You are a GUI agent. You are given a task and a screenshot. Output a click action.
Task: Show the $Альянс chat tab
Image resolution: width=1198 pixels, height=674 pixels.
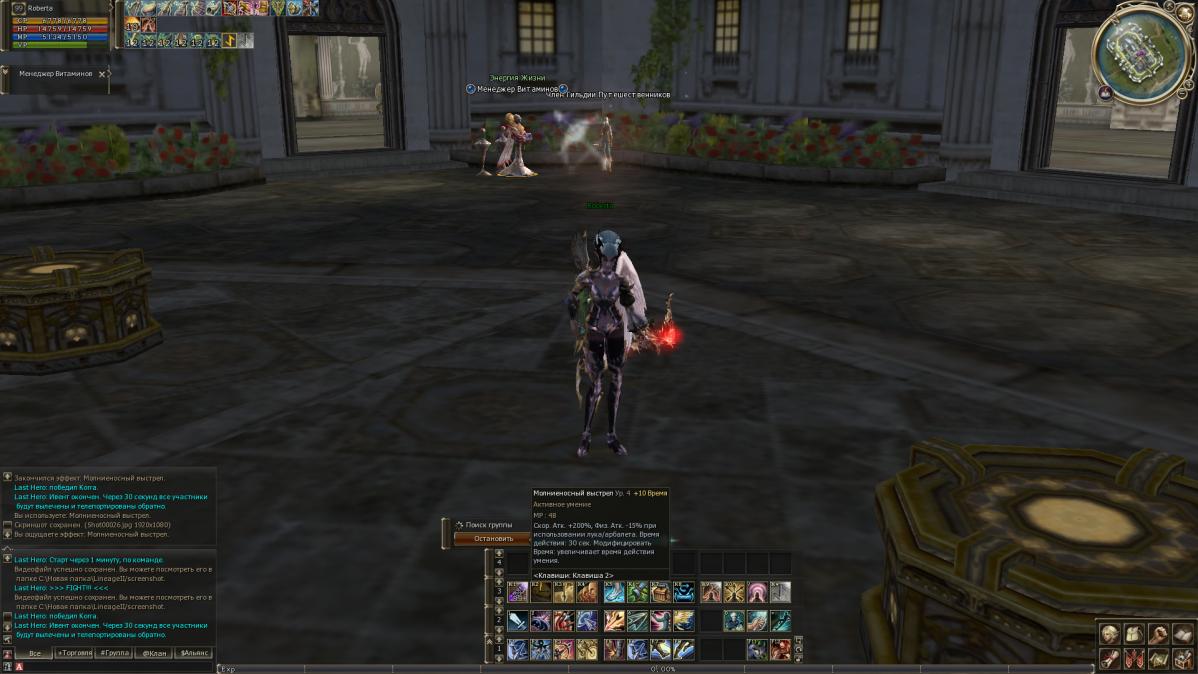click(193, 653)
